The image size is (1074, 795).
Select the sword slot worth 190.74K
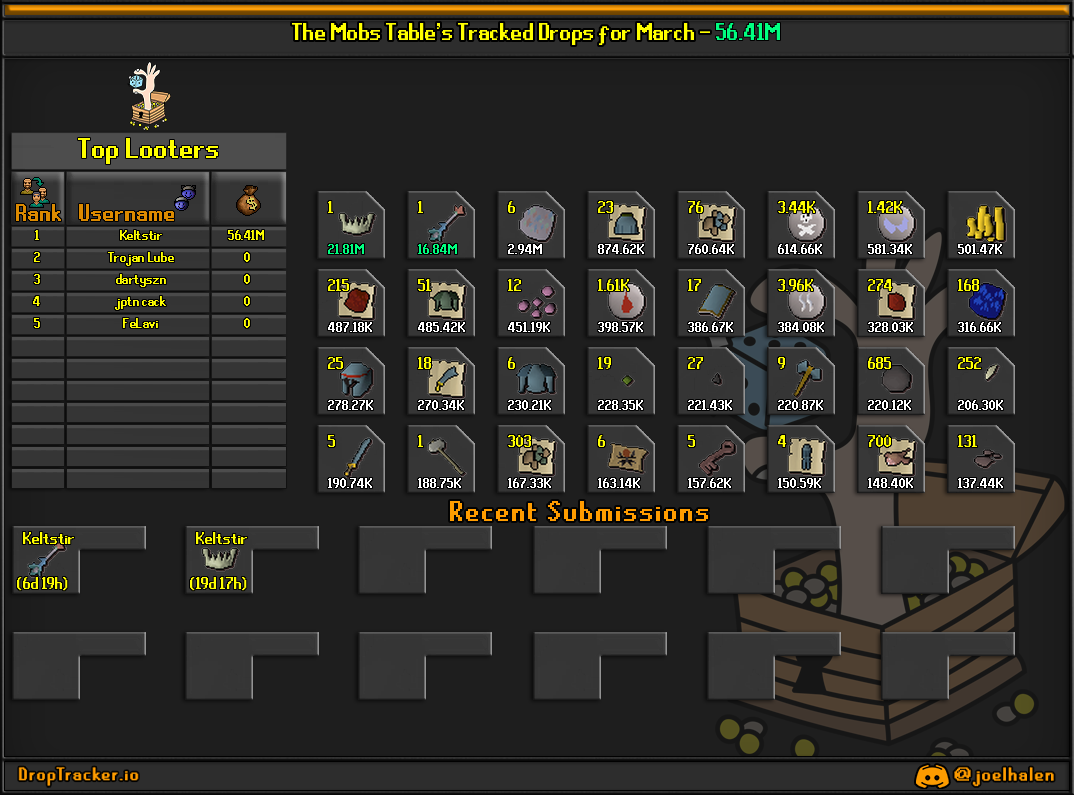click(x=351, y=459)
